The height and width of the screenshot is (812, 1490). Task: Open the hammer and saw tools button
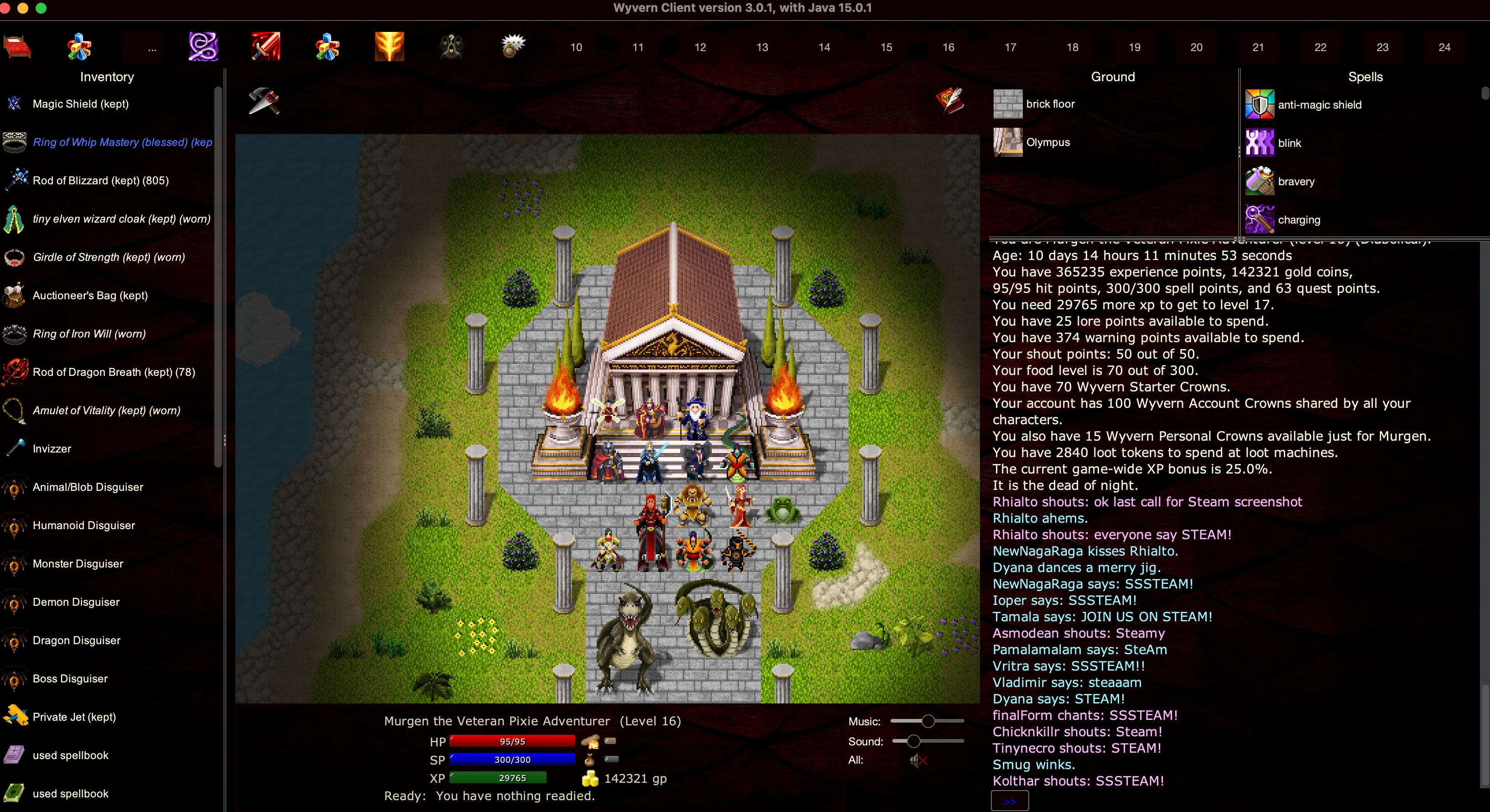264,101
